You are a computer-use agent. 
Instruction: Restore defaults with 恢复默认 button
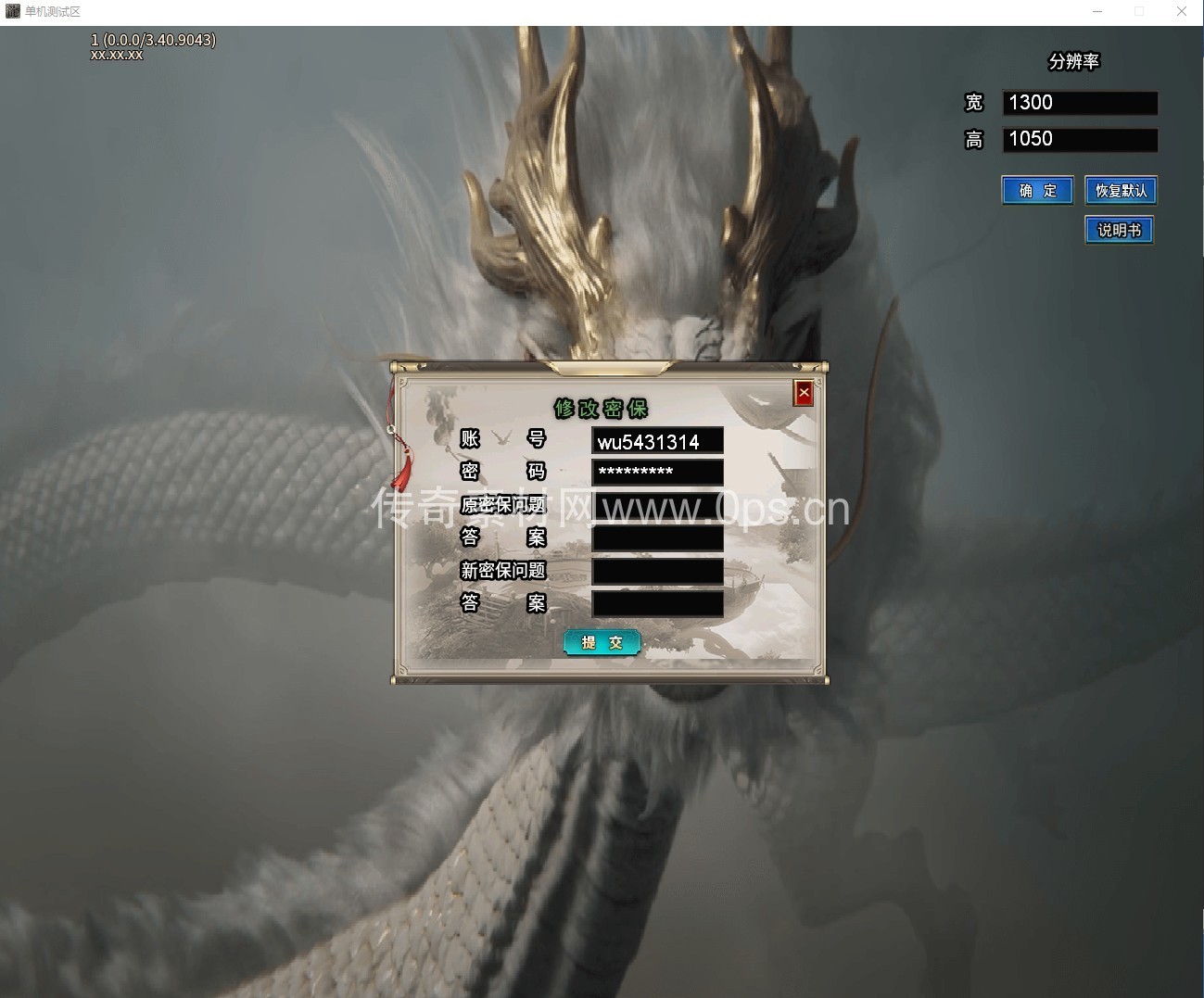(1121, 191)
